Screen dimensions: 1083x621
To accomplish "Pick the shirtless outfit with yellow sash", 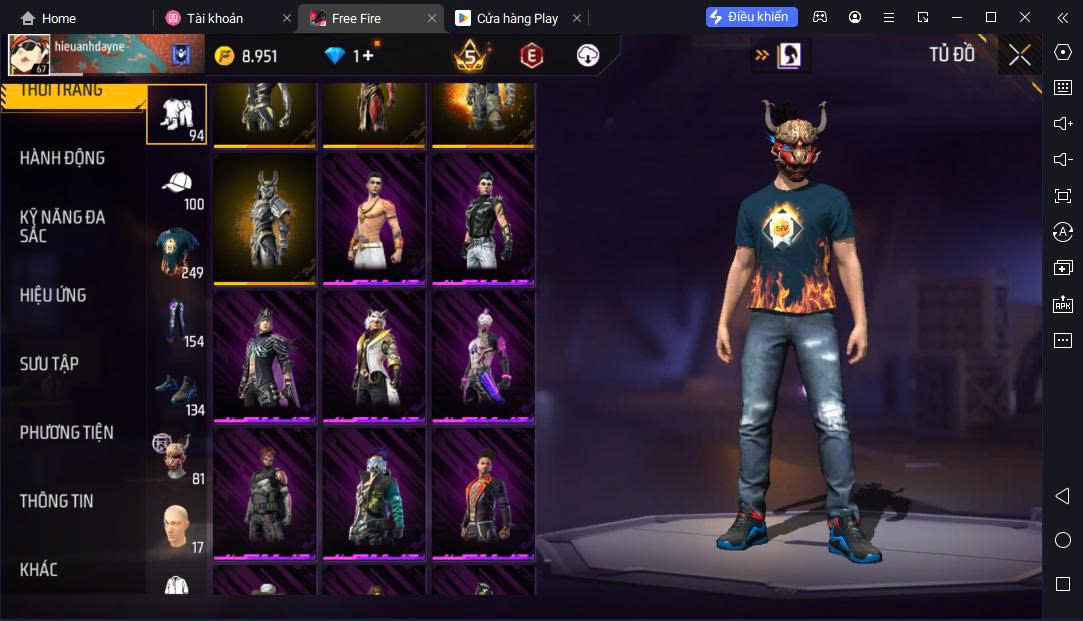I will coord(374,219).
